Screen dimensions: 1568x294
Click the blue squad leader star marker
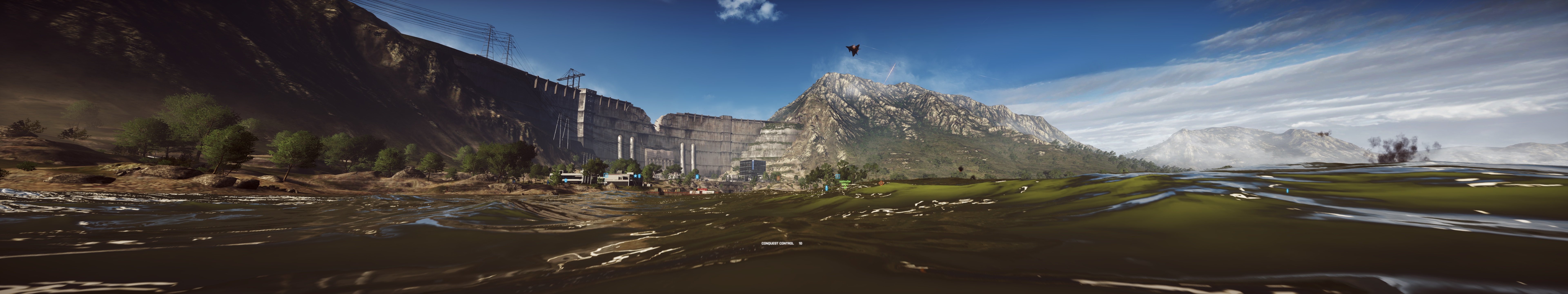636,176
